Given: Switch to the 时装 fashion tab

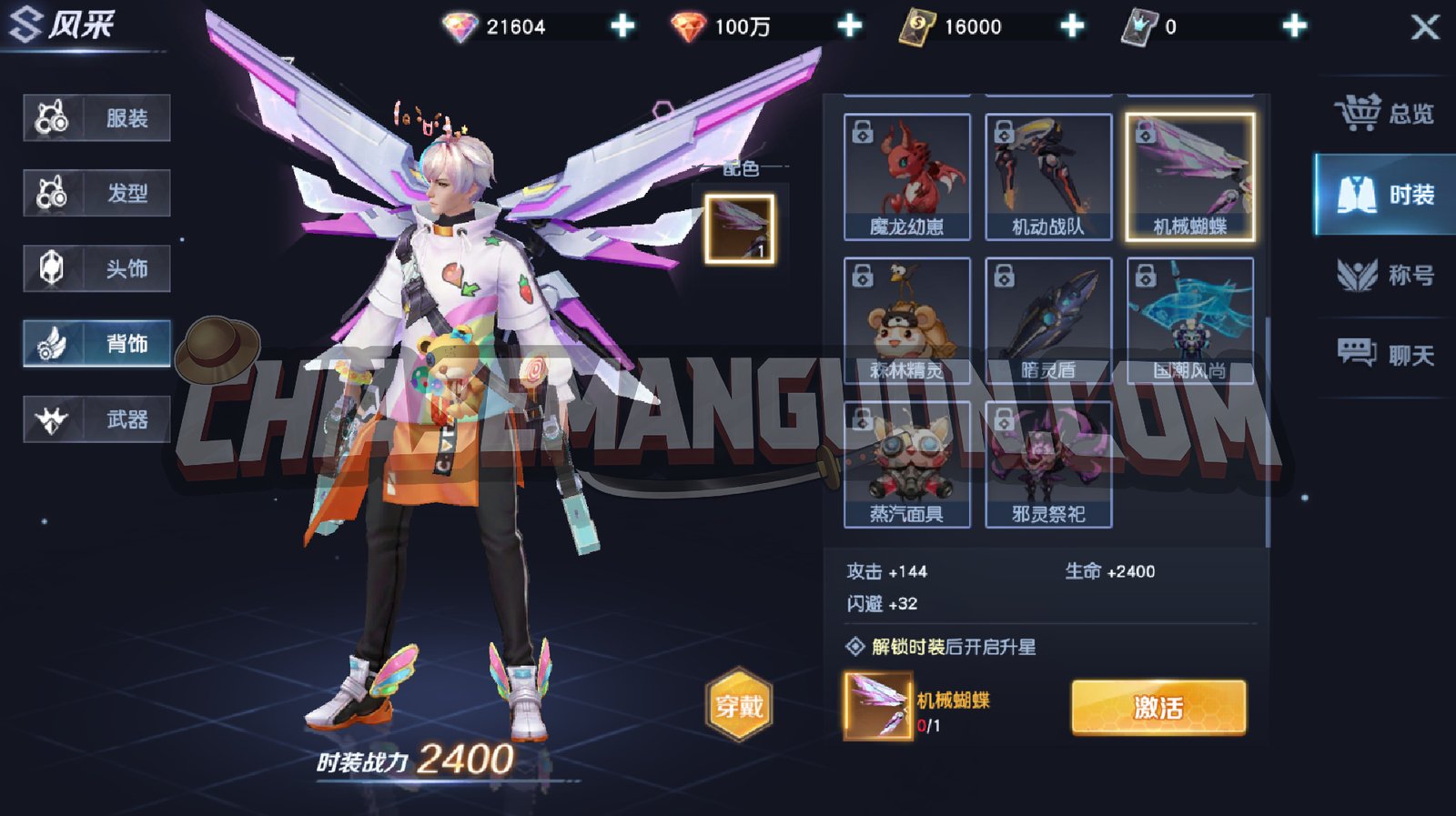Looking at the screenshot, I should pos(1385,195).
